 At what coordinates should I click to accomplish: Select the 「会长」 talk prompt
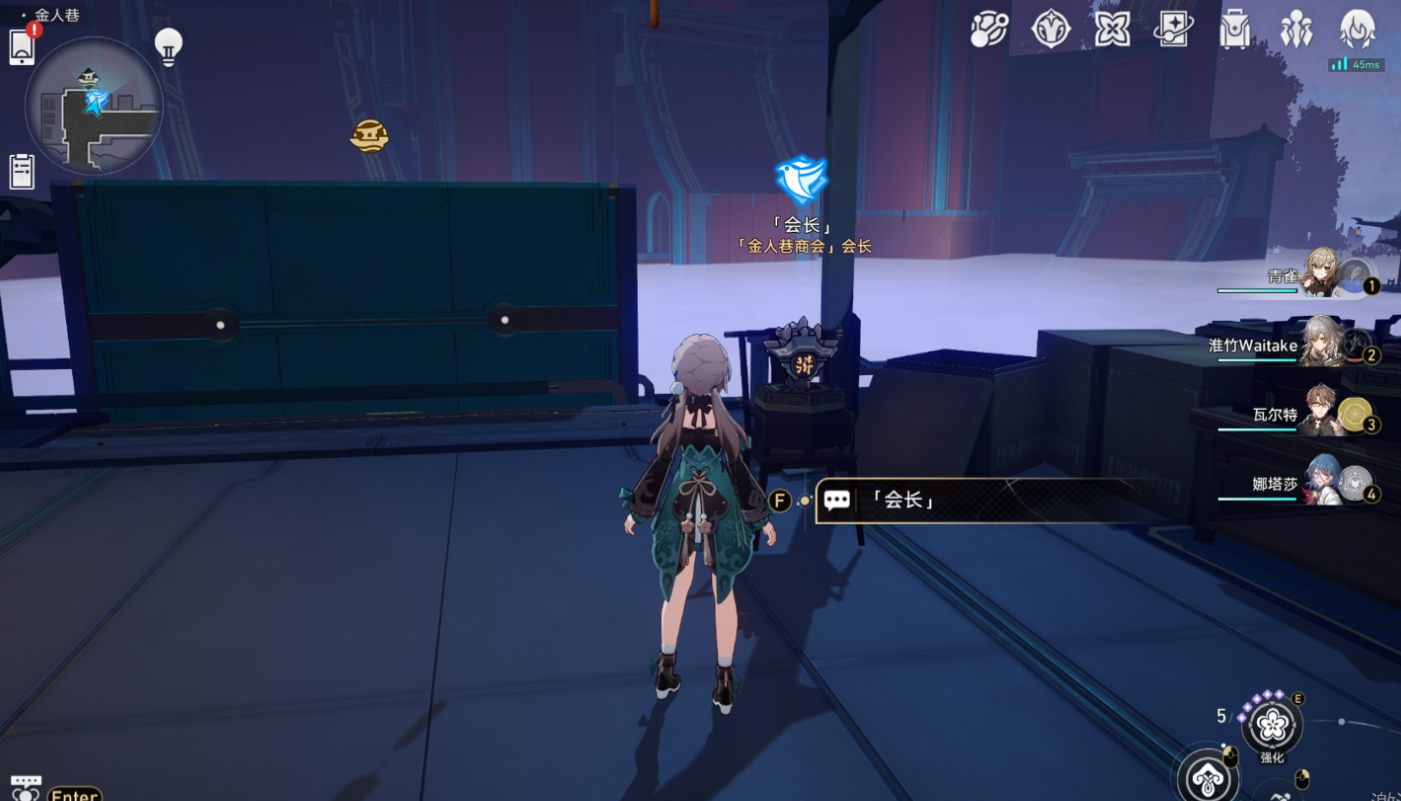click(990, 500)
